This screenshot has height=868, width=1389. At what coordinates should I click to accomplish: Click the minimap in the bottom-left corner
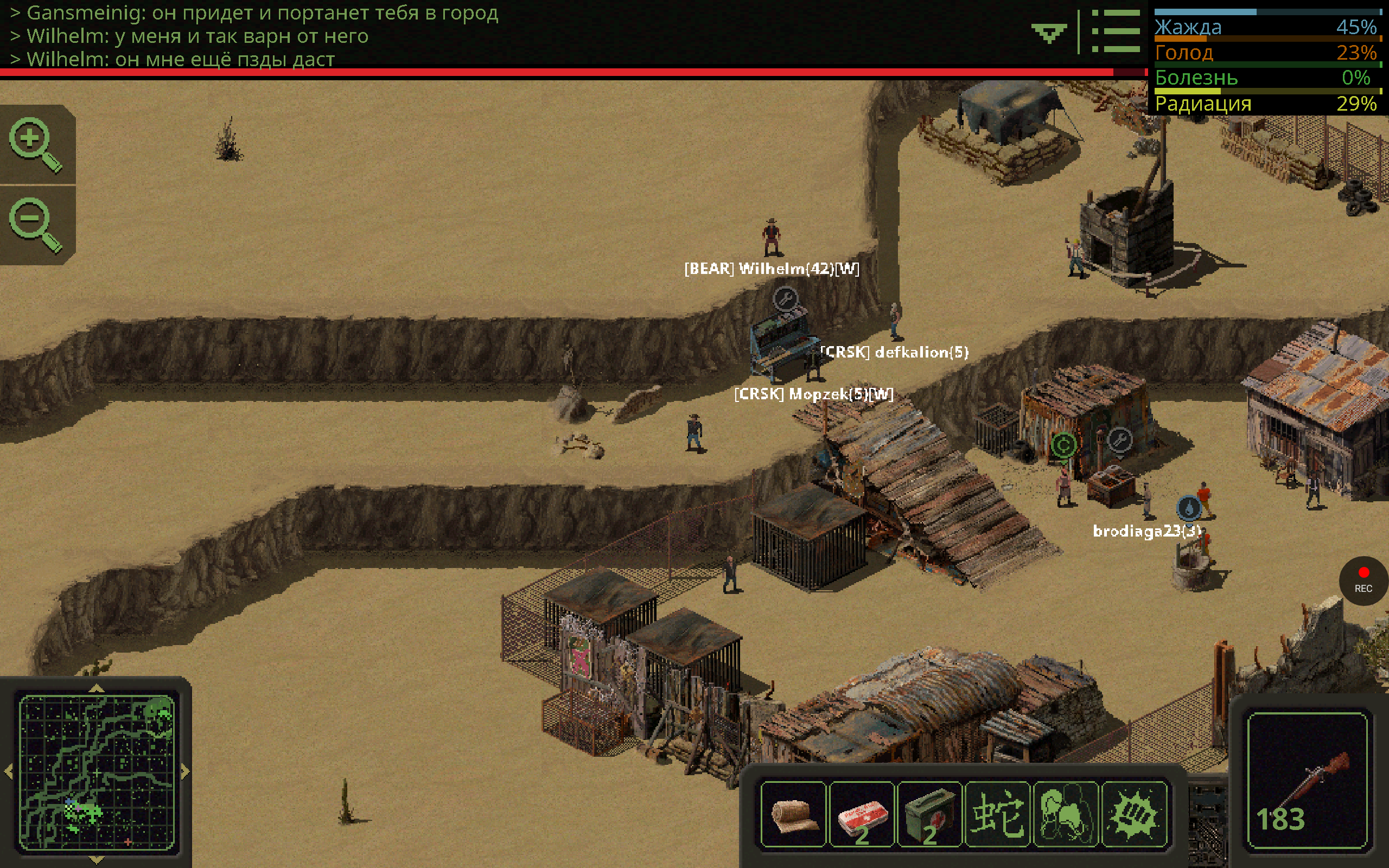tap(97, 772)
